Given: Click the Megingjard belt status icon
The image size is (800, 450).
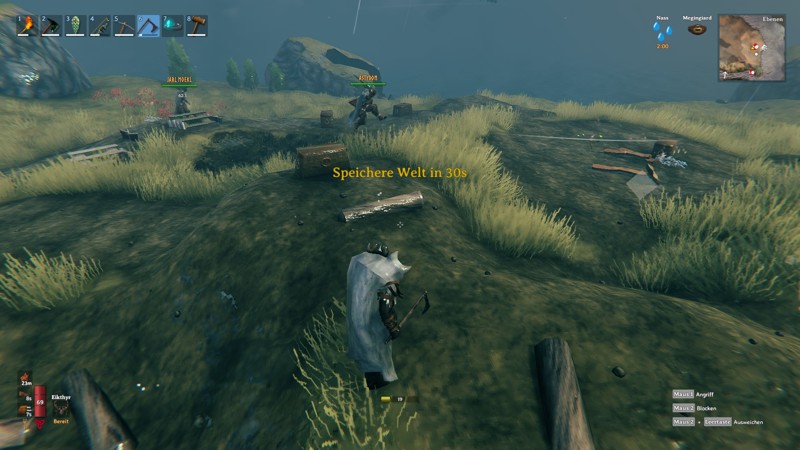Looking at the screenshot, I should (x=697, y=30).
